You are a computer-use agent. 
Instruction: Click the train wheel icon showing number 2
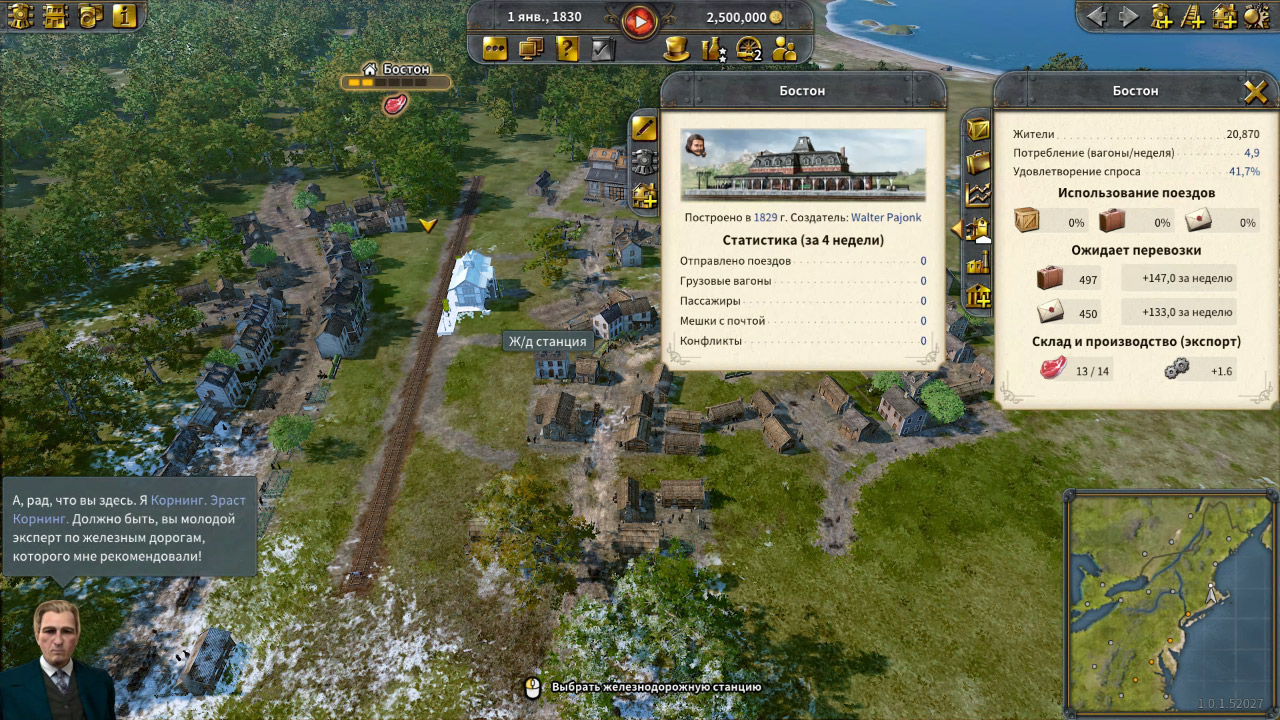pyautogui.click(x=749, y=48)
